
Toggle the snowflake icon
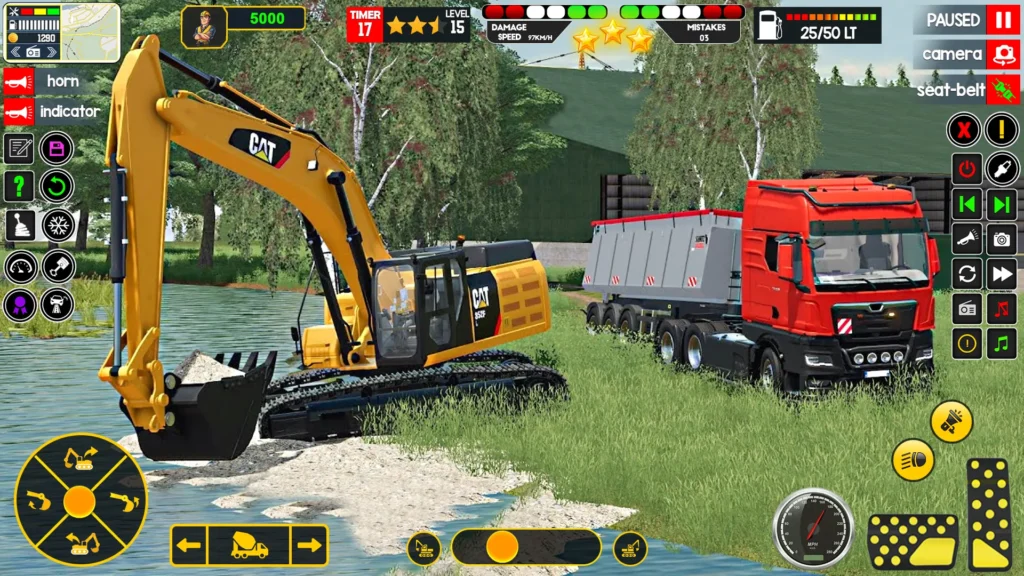tap(57, 224)
